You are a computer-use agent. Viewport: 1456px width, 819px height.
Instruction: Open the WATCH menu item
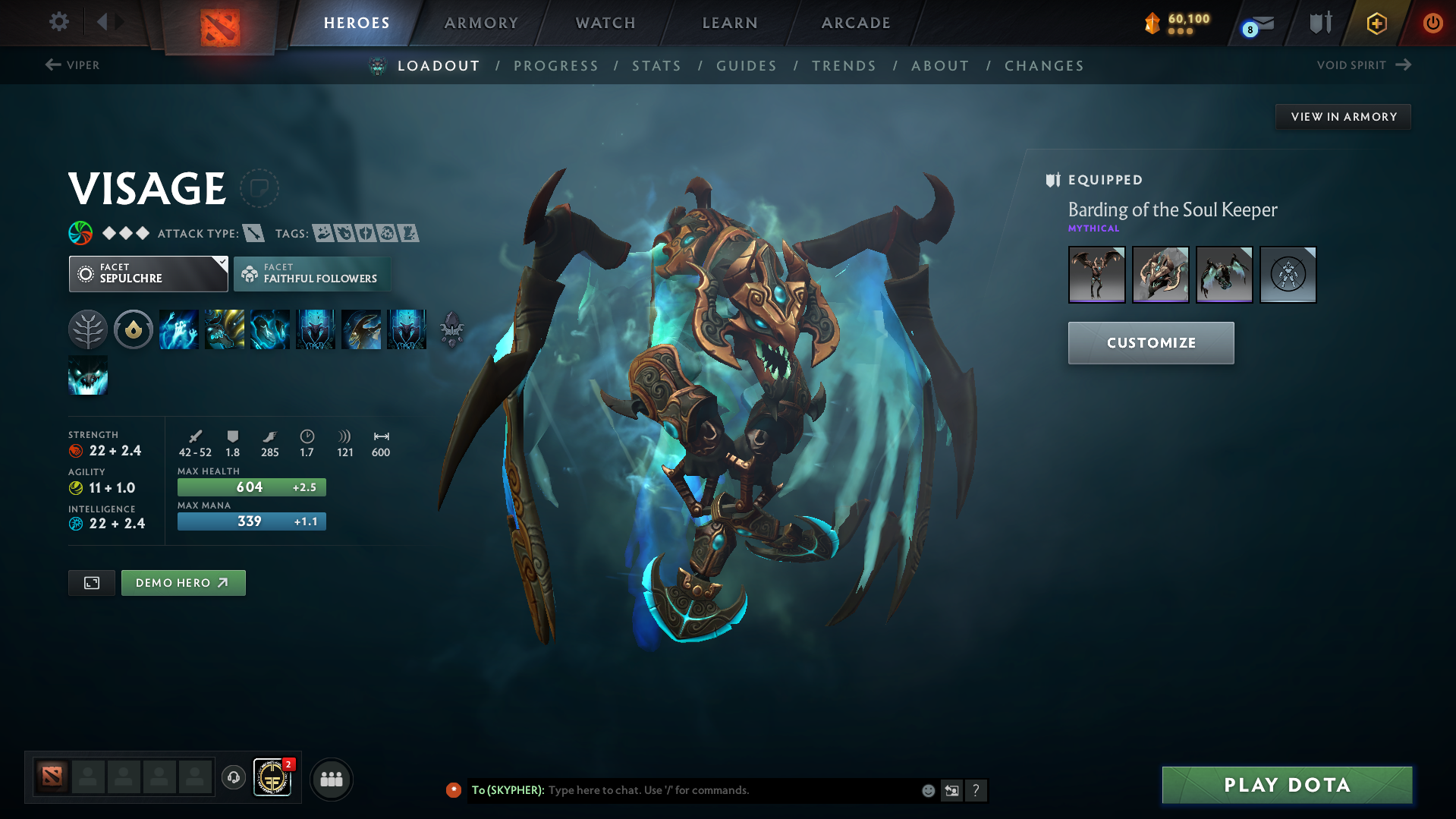[x=605, y=23]
